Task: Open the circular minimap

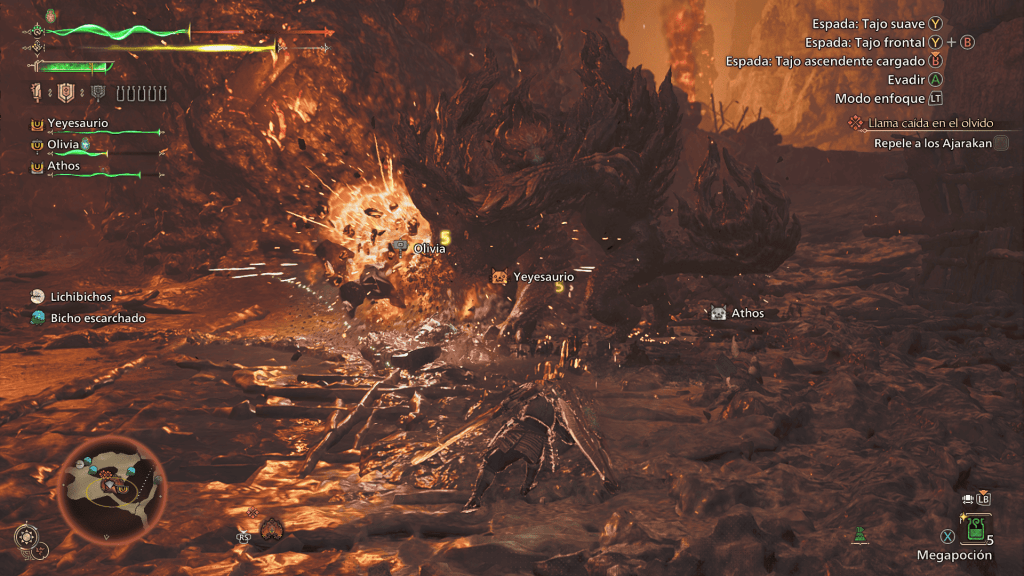Action: [x=110, y=489]
